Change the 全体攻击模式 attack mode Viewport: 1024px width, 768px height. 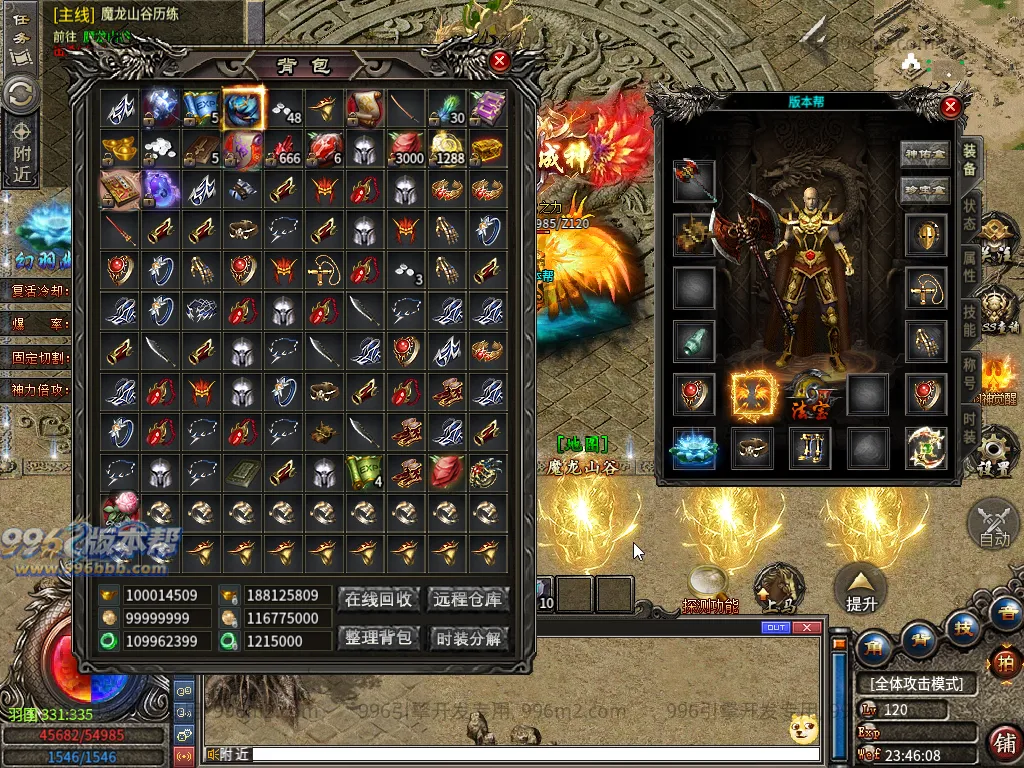[917, 684]
